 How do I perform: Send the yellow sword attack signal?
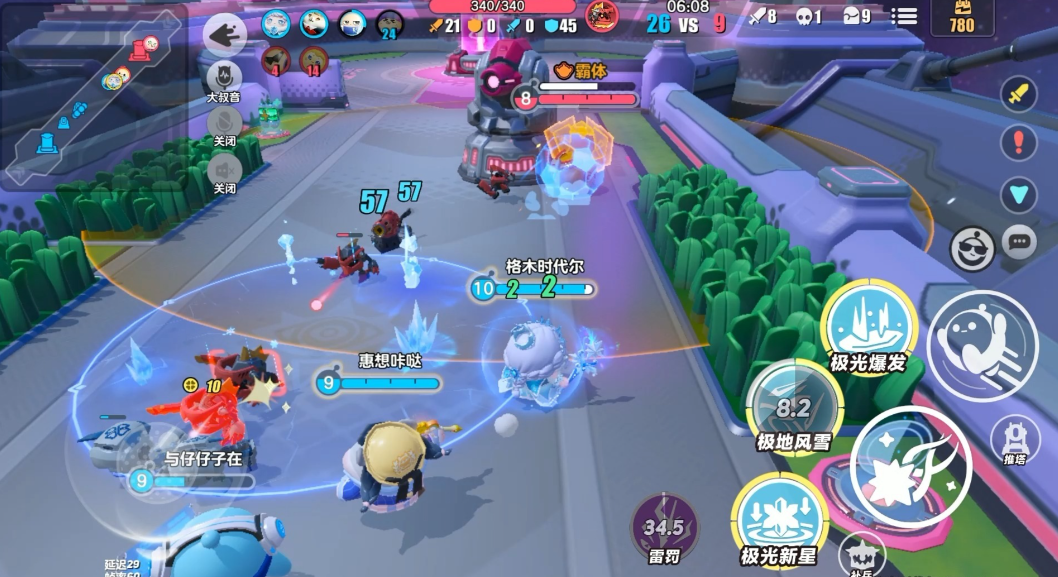pos(1018,95)
